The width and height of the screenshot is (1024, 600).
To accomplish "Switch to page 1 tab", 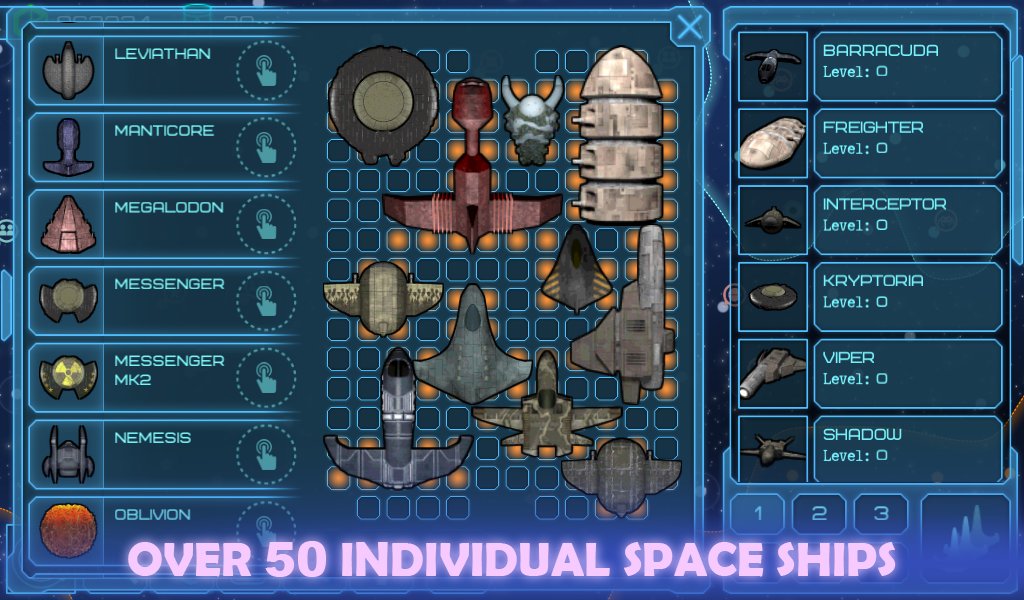I will tap(757, 514).
